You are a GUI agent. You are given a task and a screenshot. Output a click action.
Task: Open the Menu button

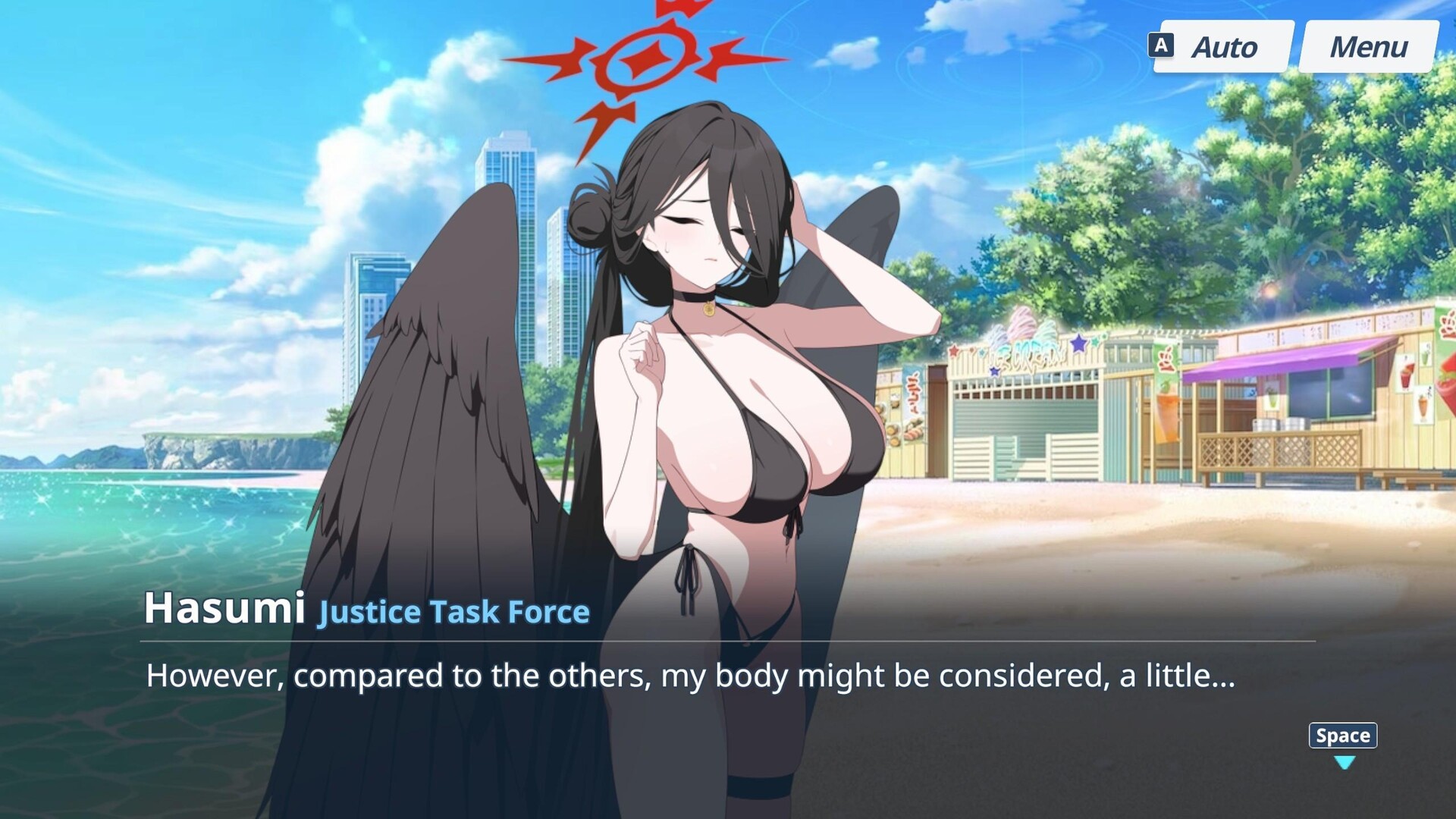1368,47
